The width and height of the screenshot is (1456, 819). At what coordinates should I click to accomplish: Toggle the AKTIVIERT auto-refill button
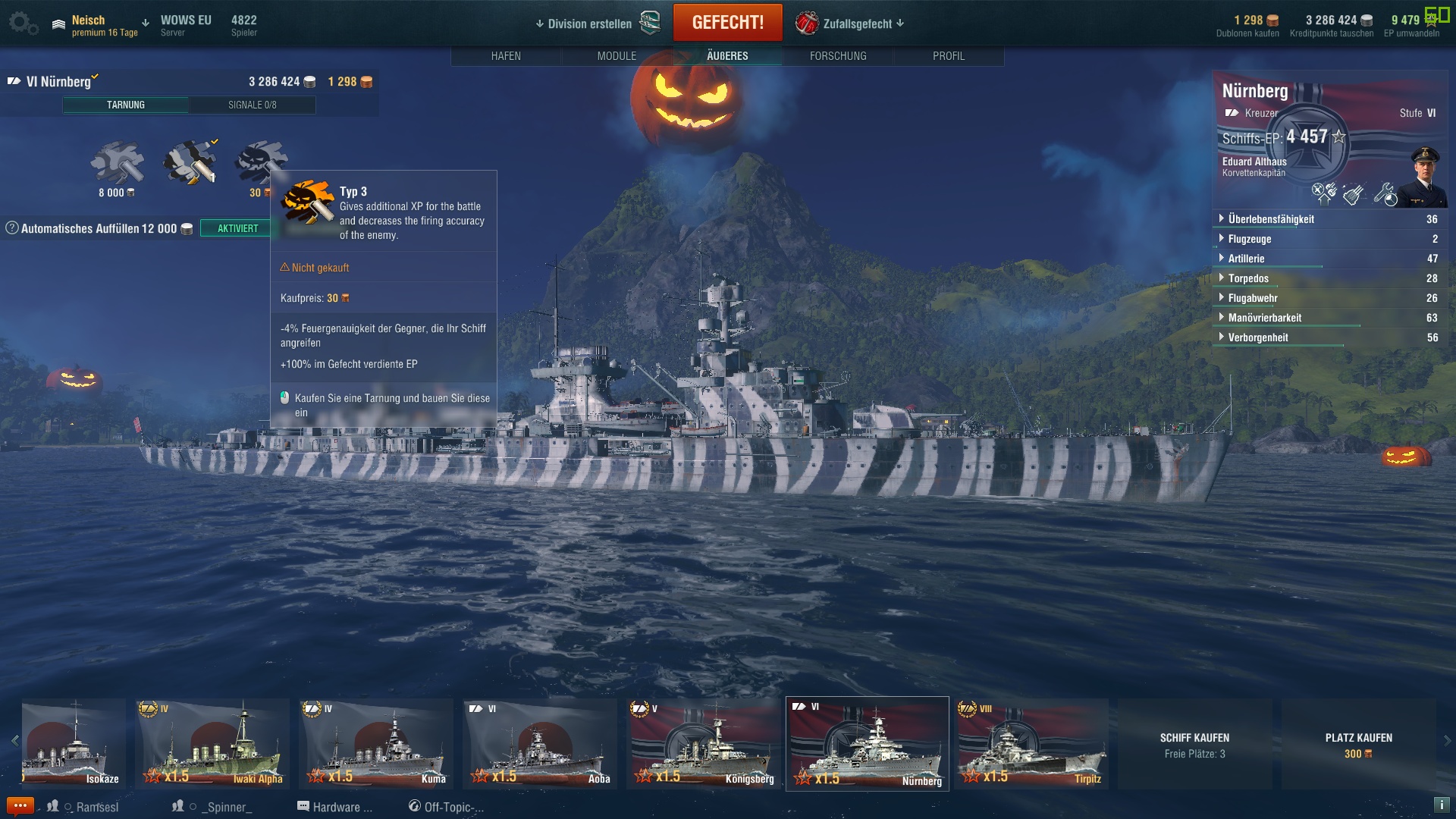(x=237, y=228)
